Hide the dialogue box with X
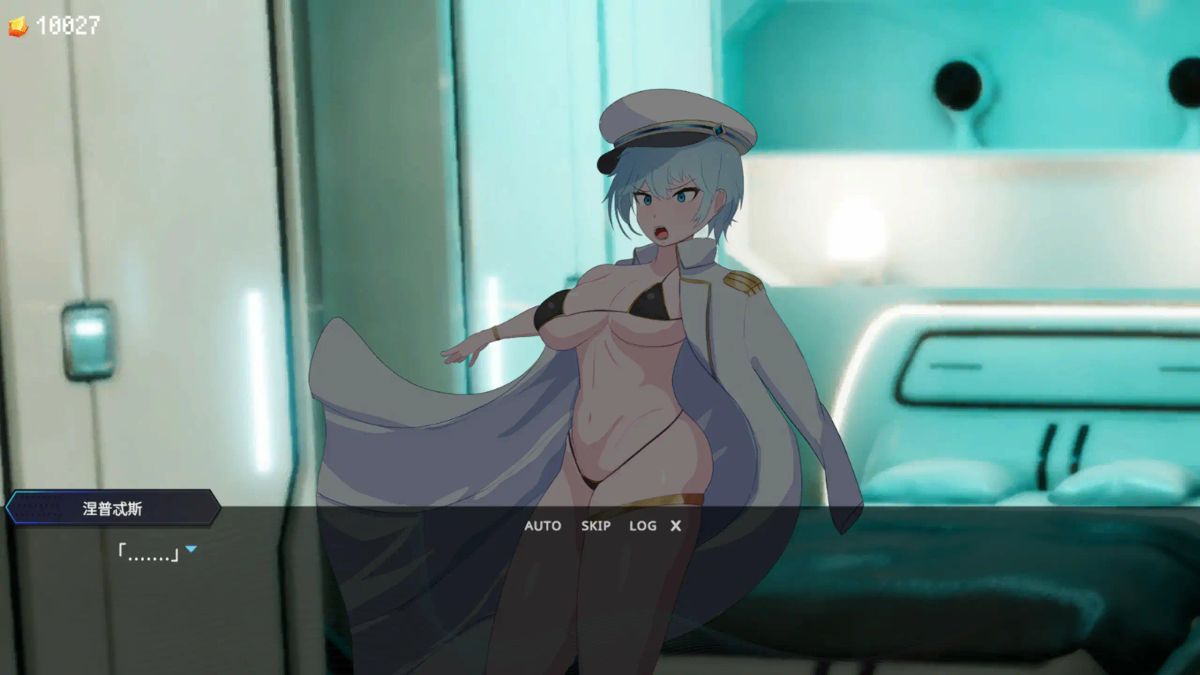Viewport: 1200px width, 675px height. tap(676, 525)
